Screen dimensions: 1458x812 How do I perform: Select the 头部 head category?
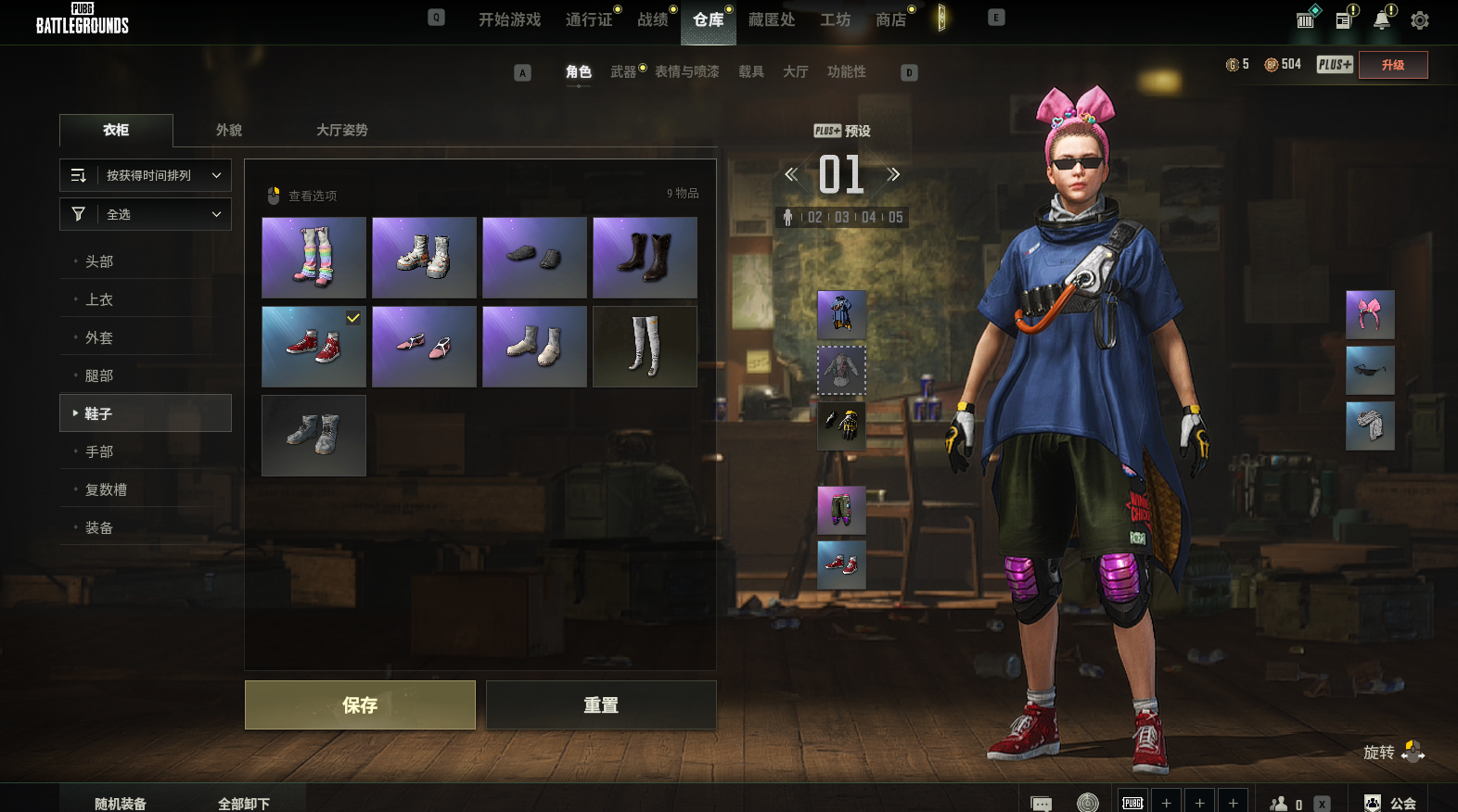pos(99,261)
